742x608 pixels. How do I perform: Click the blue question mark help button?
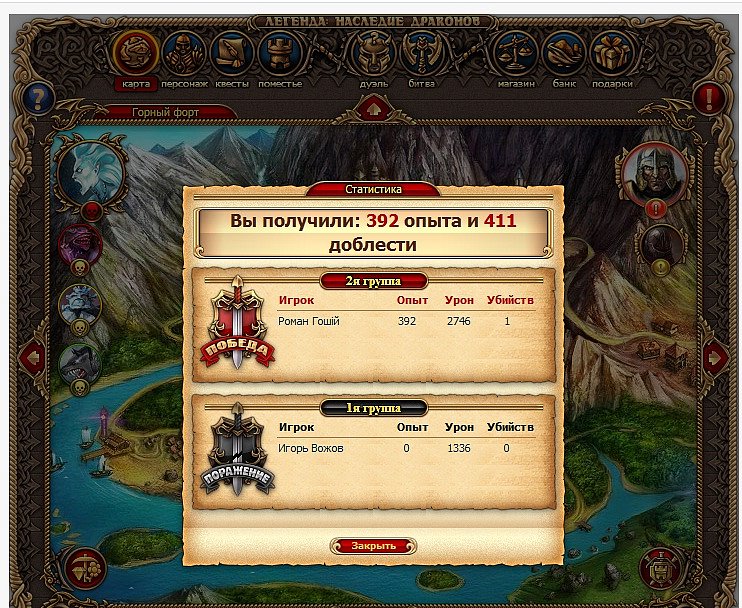39,98
